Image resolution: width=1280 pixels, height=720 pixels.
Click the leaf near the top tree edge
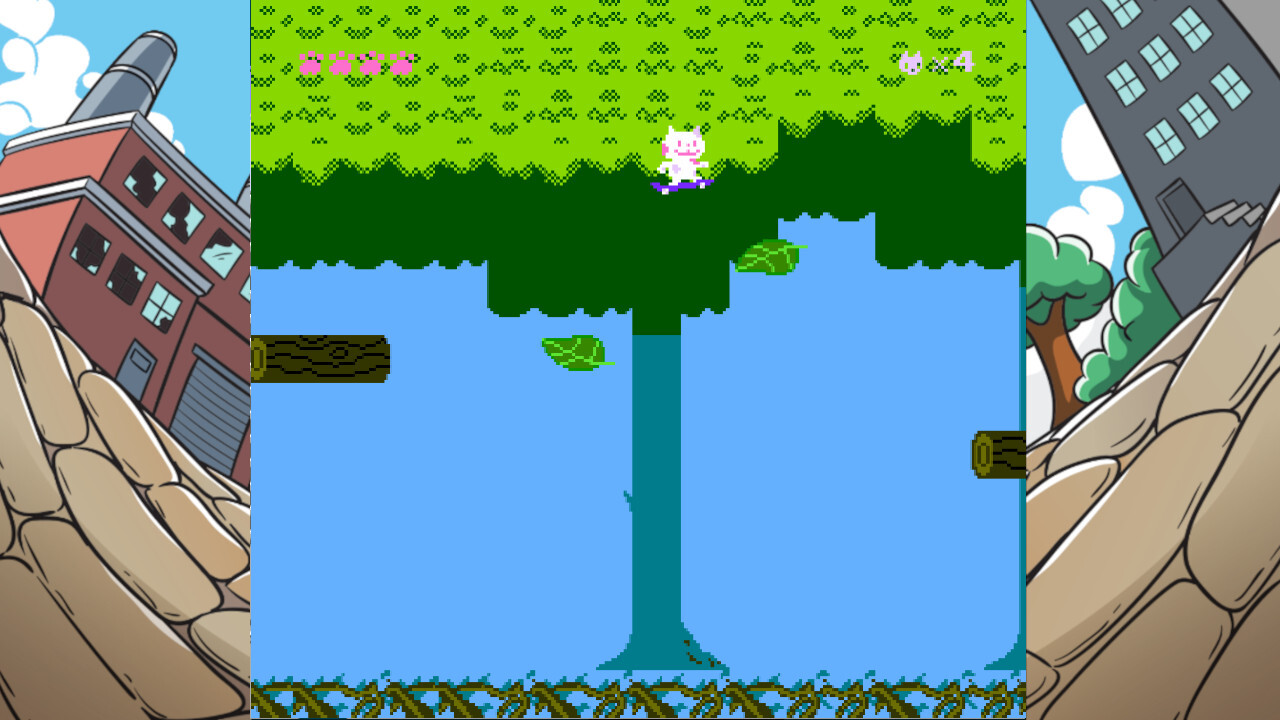click(x=768, y=258)
